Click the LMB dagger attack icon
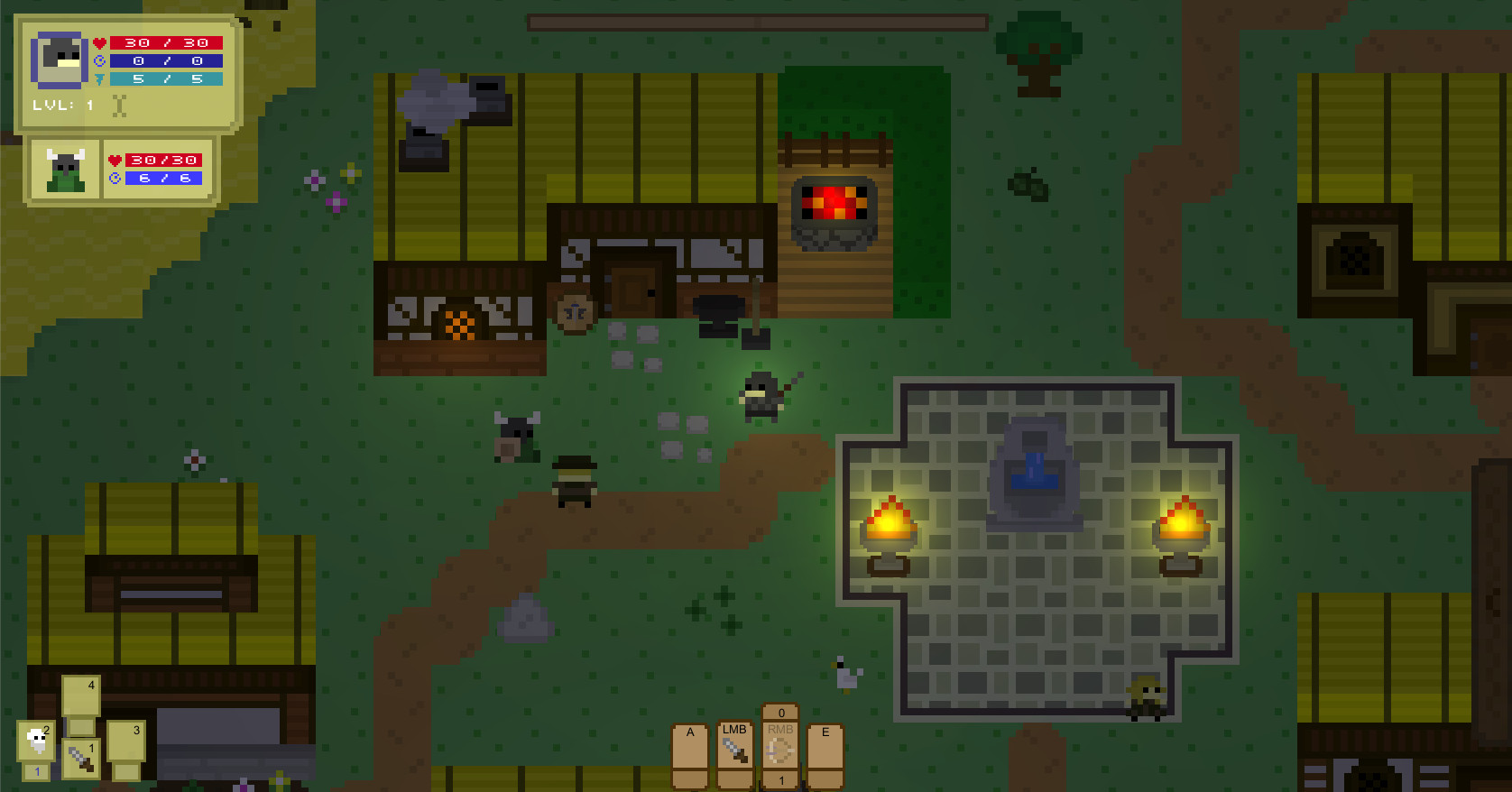 (x=734, y=751)
